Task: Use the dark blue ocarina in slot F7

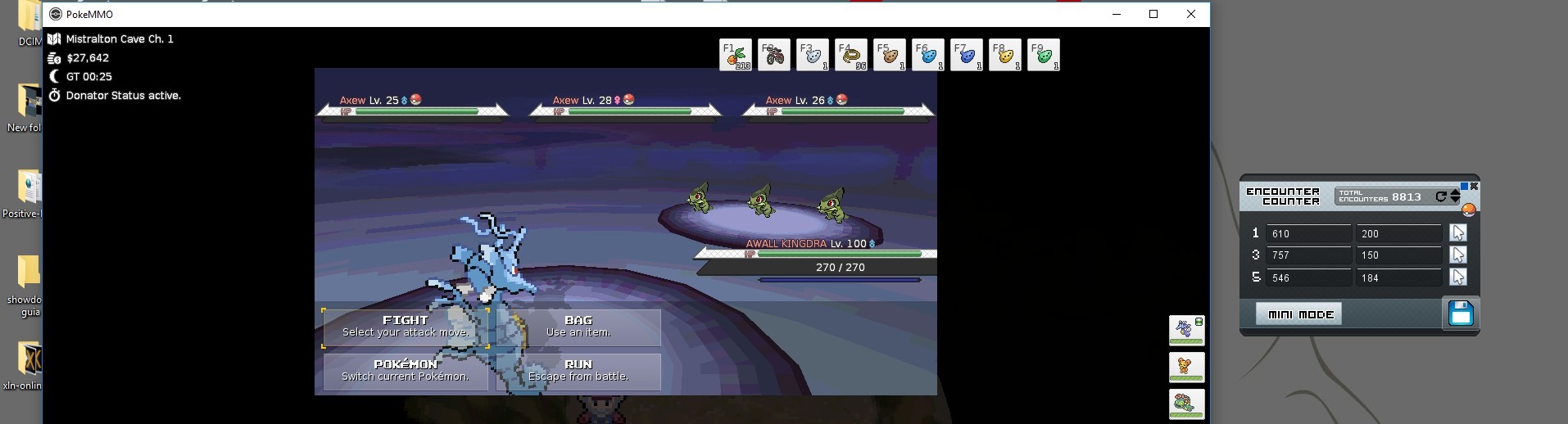Action: coord(967,55)
